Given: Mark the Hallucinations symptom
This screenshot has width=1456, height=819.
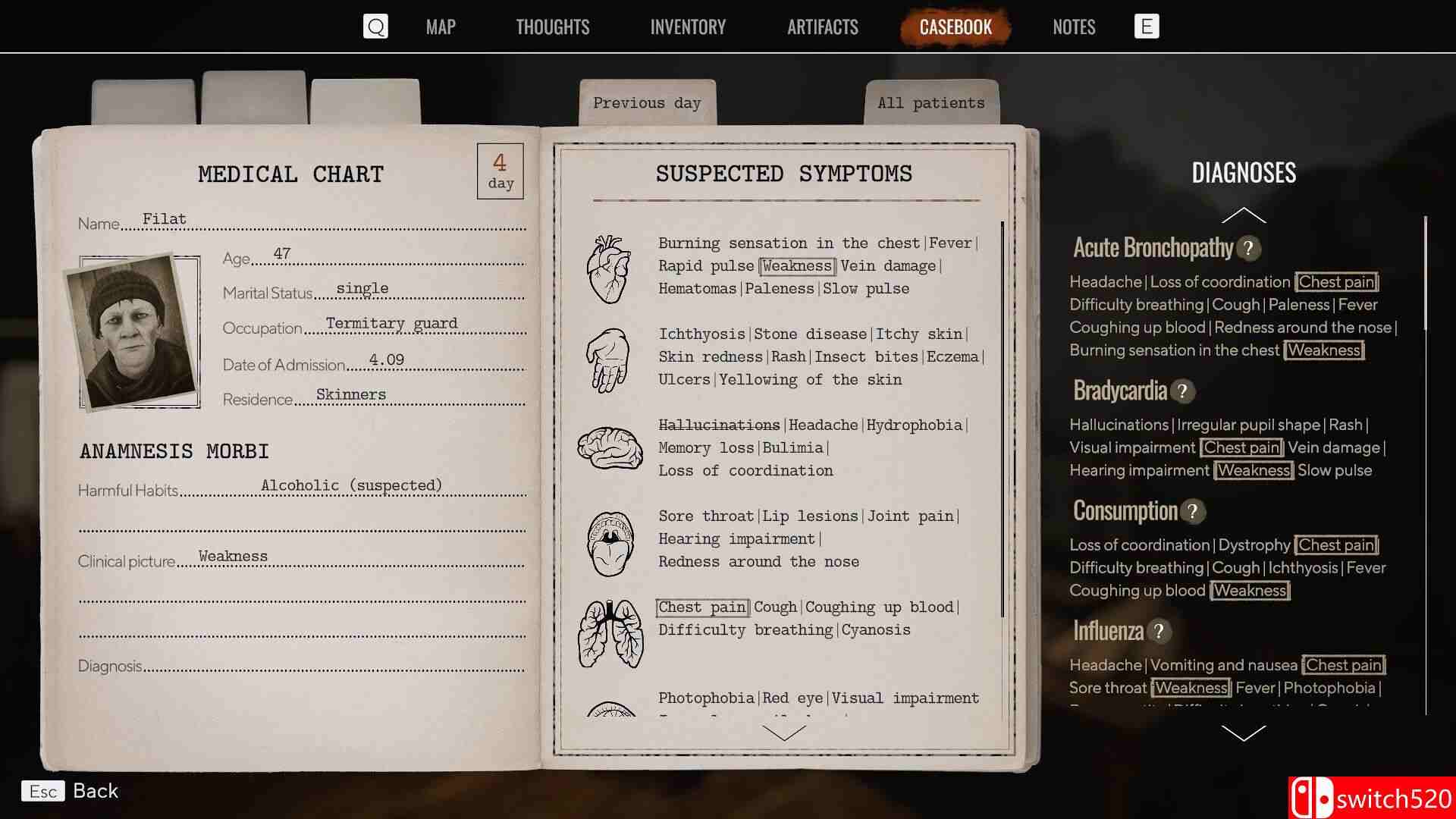Looking at the screenshot, I should pos(719,425).
